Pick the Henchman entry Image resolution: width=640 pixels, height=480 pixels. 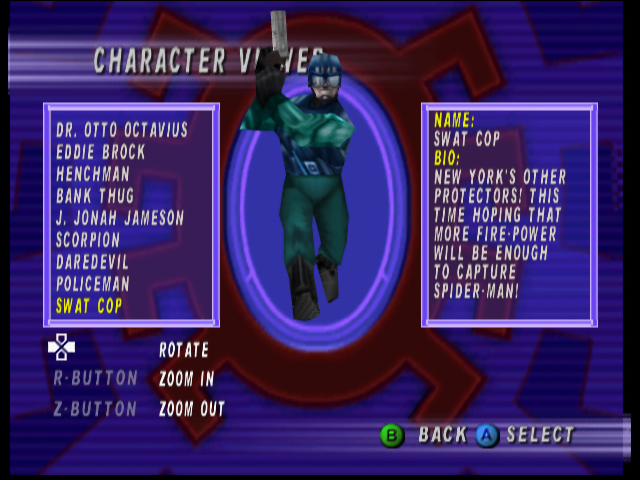pos(94,174)
